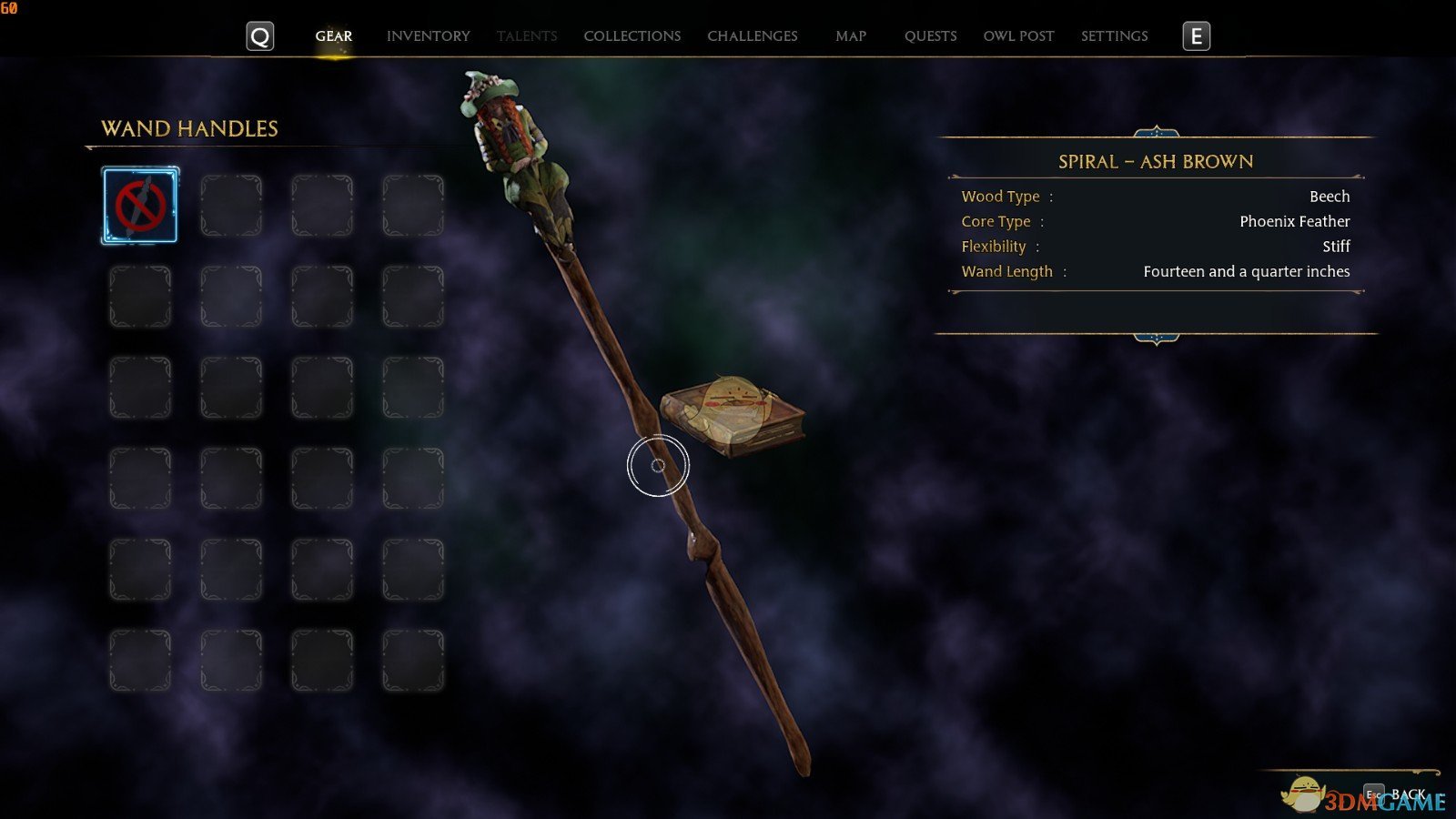Select the first empty handle slot in row two
This screenshot has width=1456, height=819.
[x=138, y=295]
